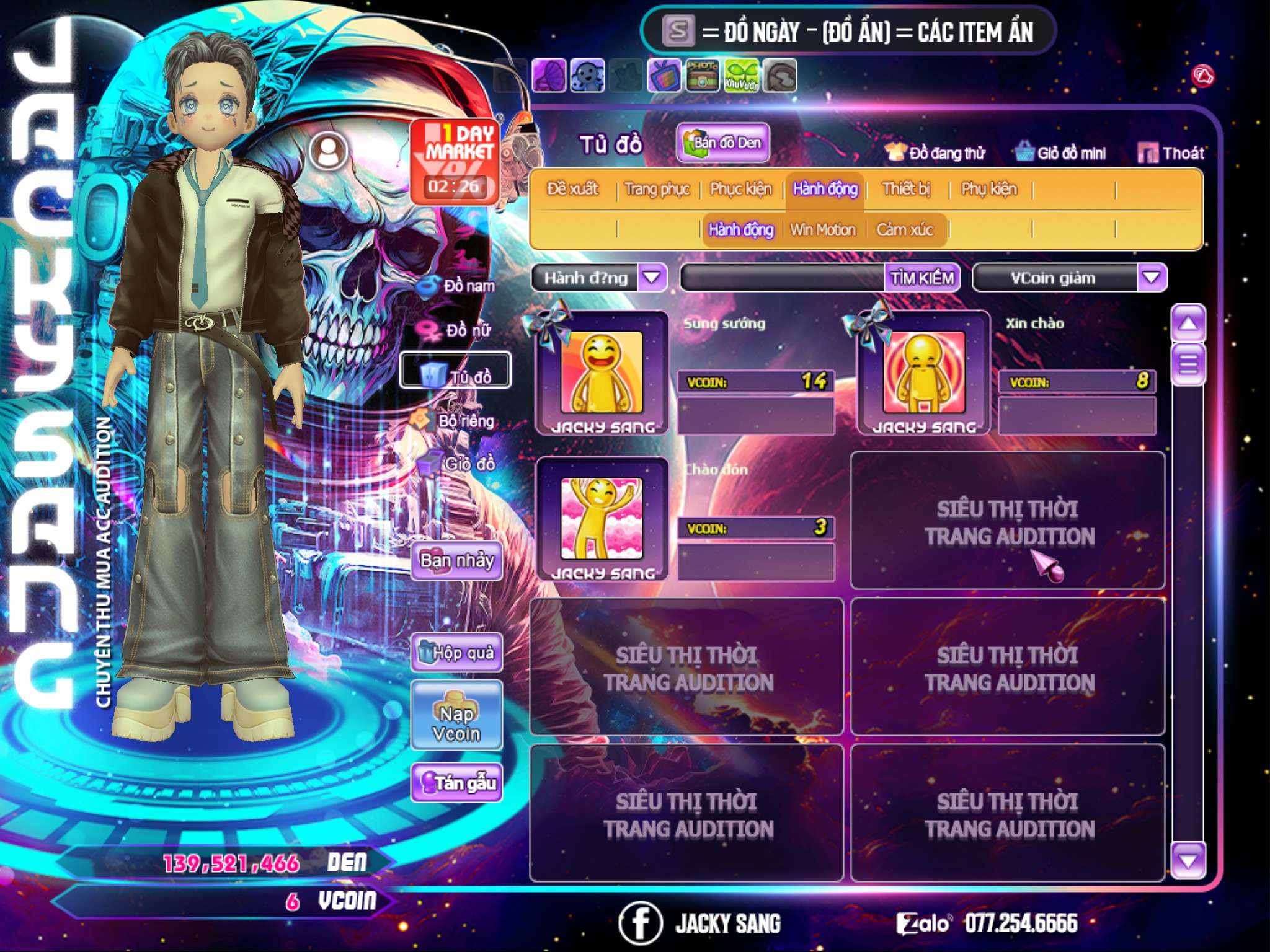This screenshot has height=952, width=1270.
Task: Exit the shop with Thoát
Action: pos(1171,153)
